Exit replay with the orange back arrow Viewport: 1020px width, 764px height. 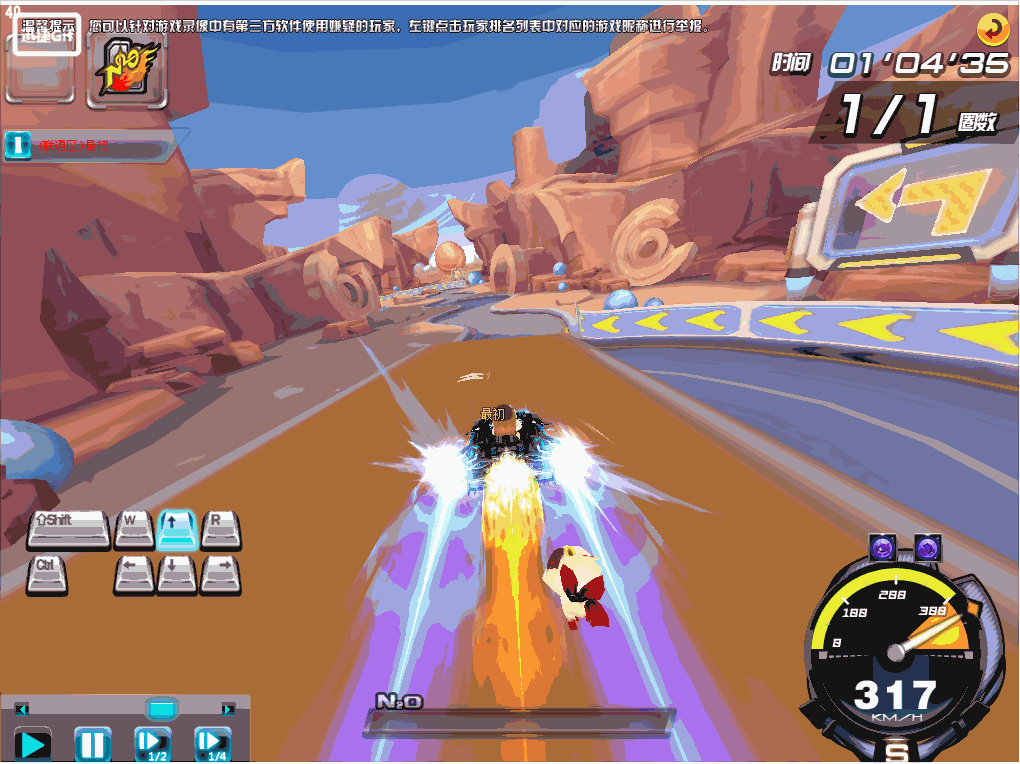pos(993,30)
